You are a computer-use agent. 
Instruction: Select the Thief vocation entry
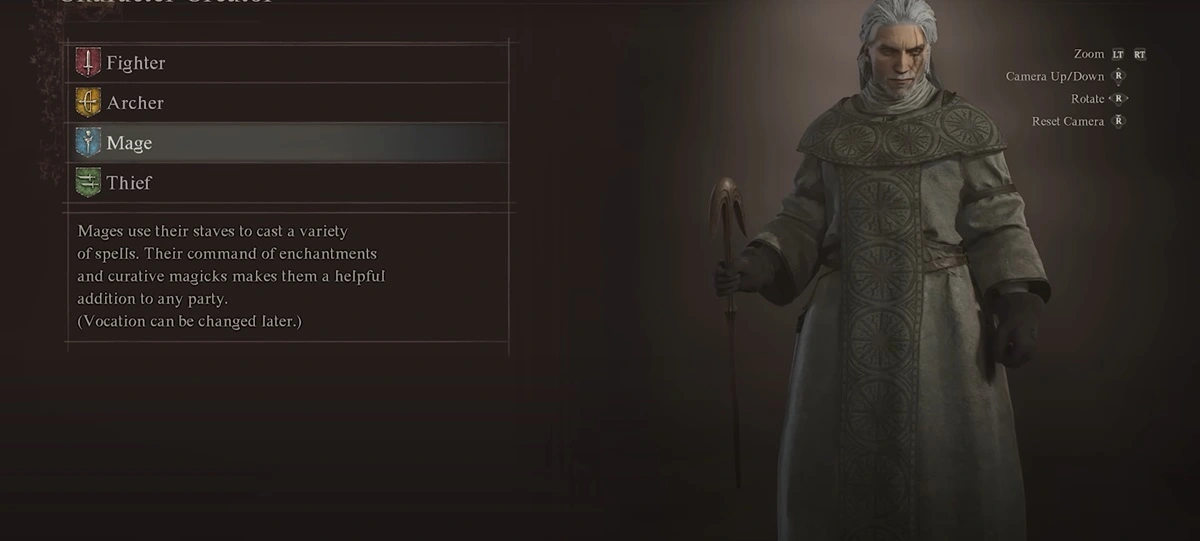pos(129,183)
